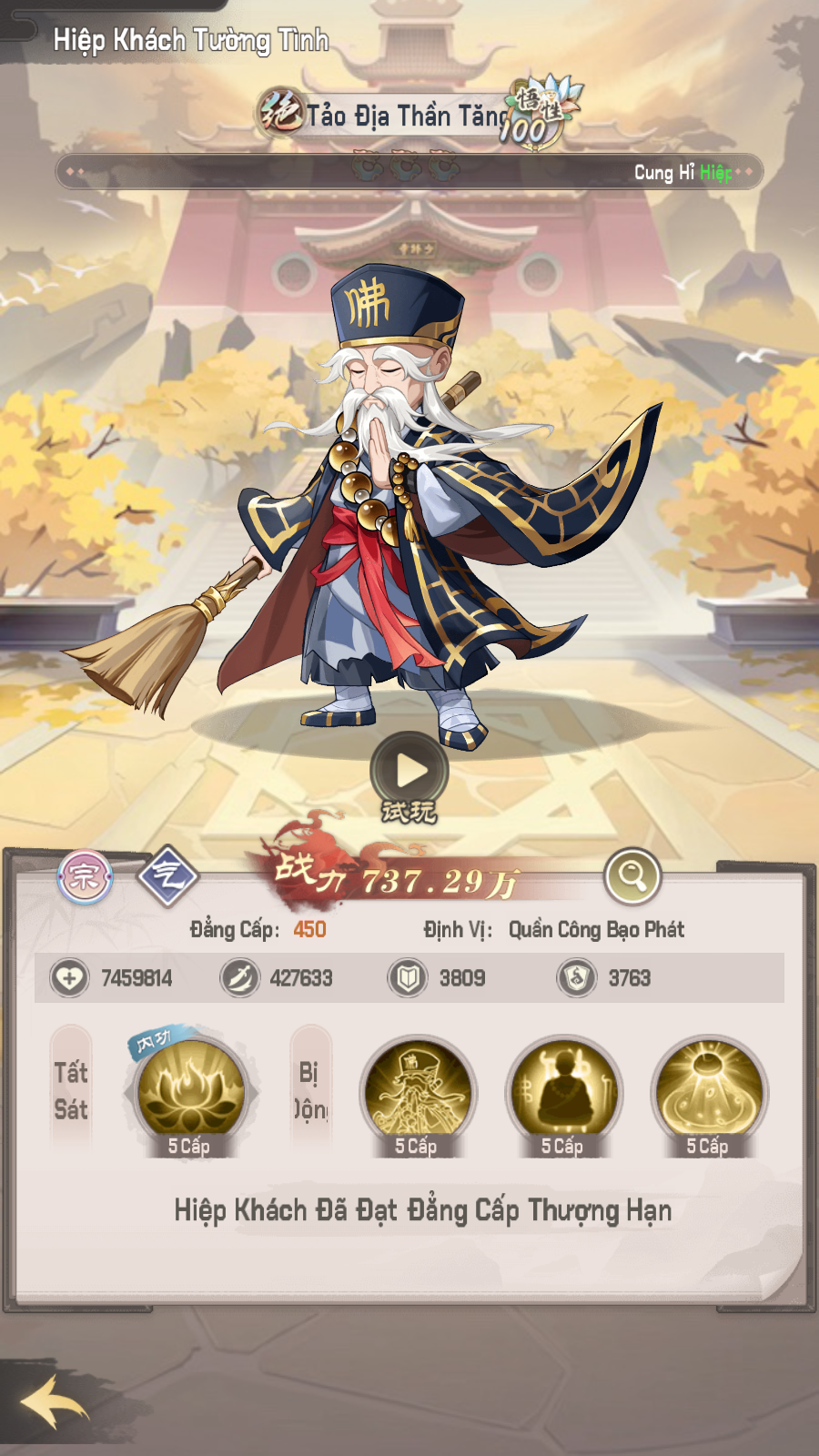The height and width of the screenshot is (1456, 819).
Task: Open the magnifying glass detail view
Action: 632,875
